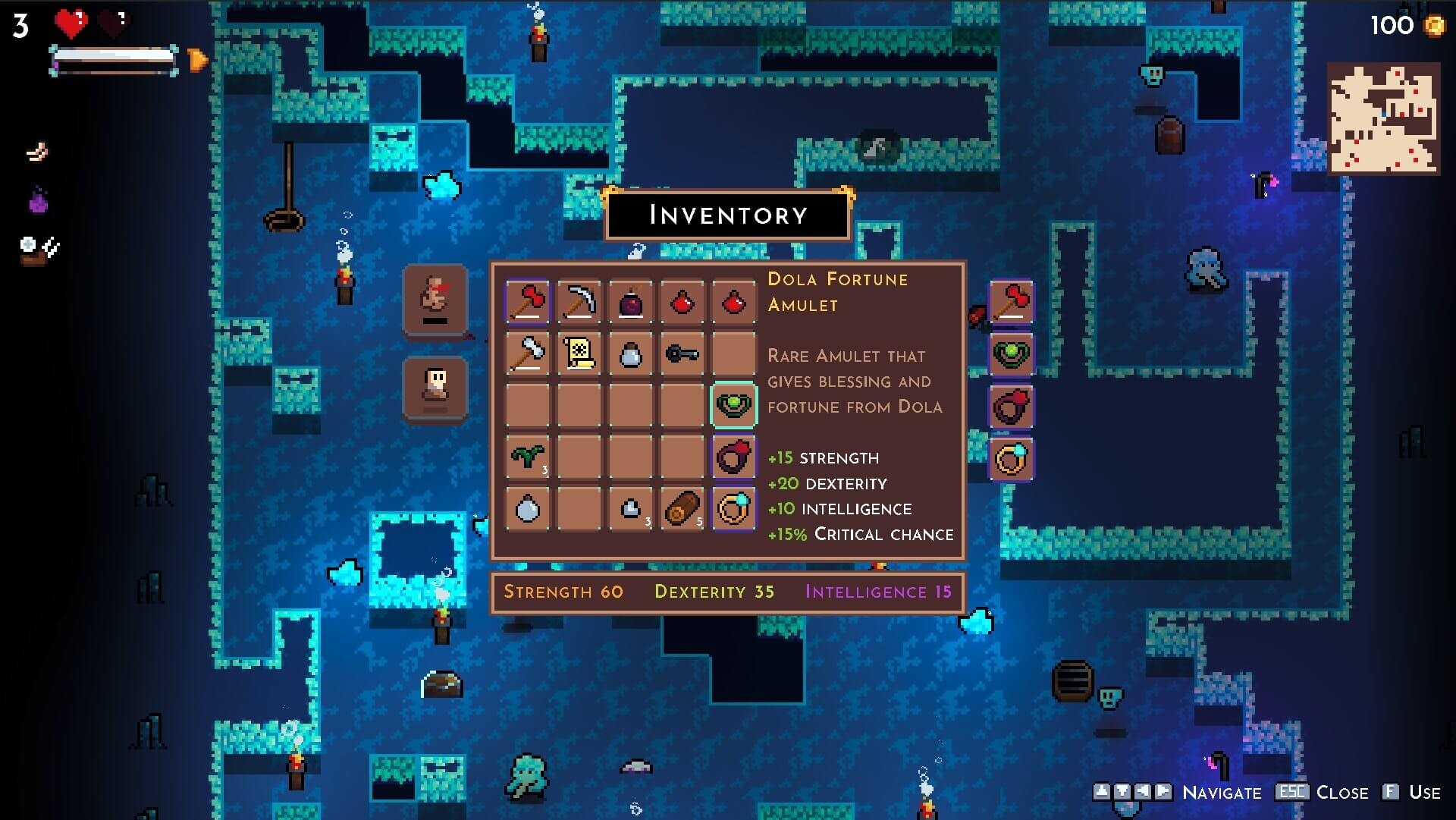
Task: Pick the skeleton key item
Action: point(682,354)
